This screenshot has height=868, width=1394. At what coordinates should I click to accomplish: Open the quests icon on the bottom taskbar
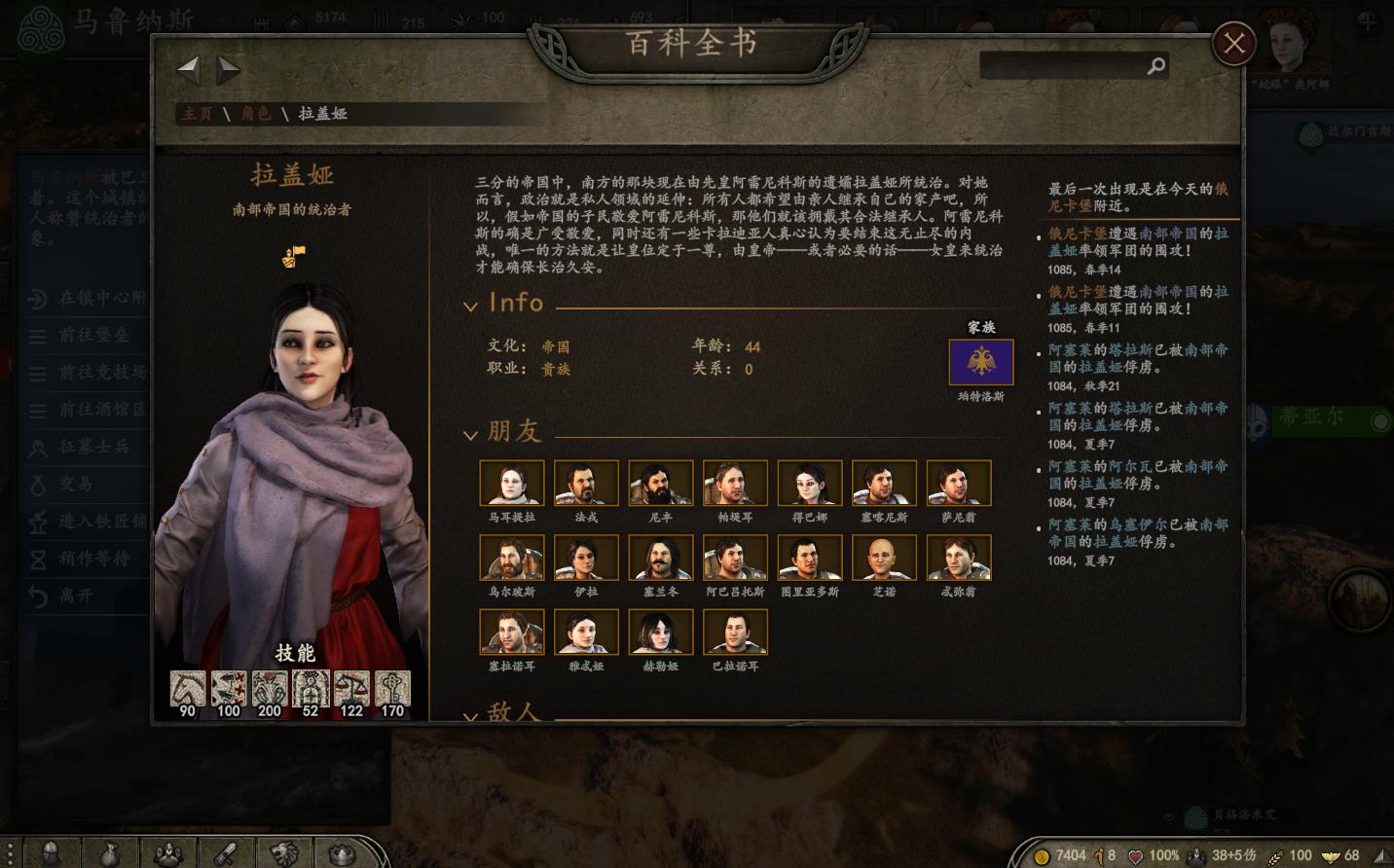[x=226, y=853]
